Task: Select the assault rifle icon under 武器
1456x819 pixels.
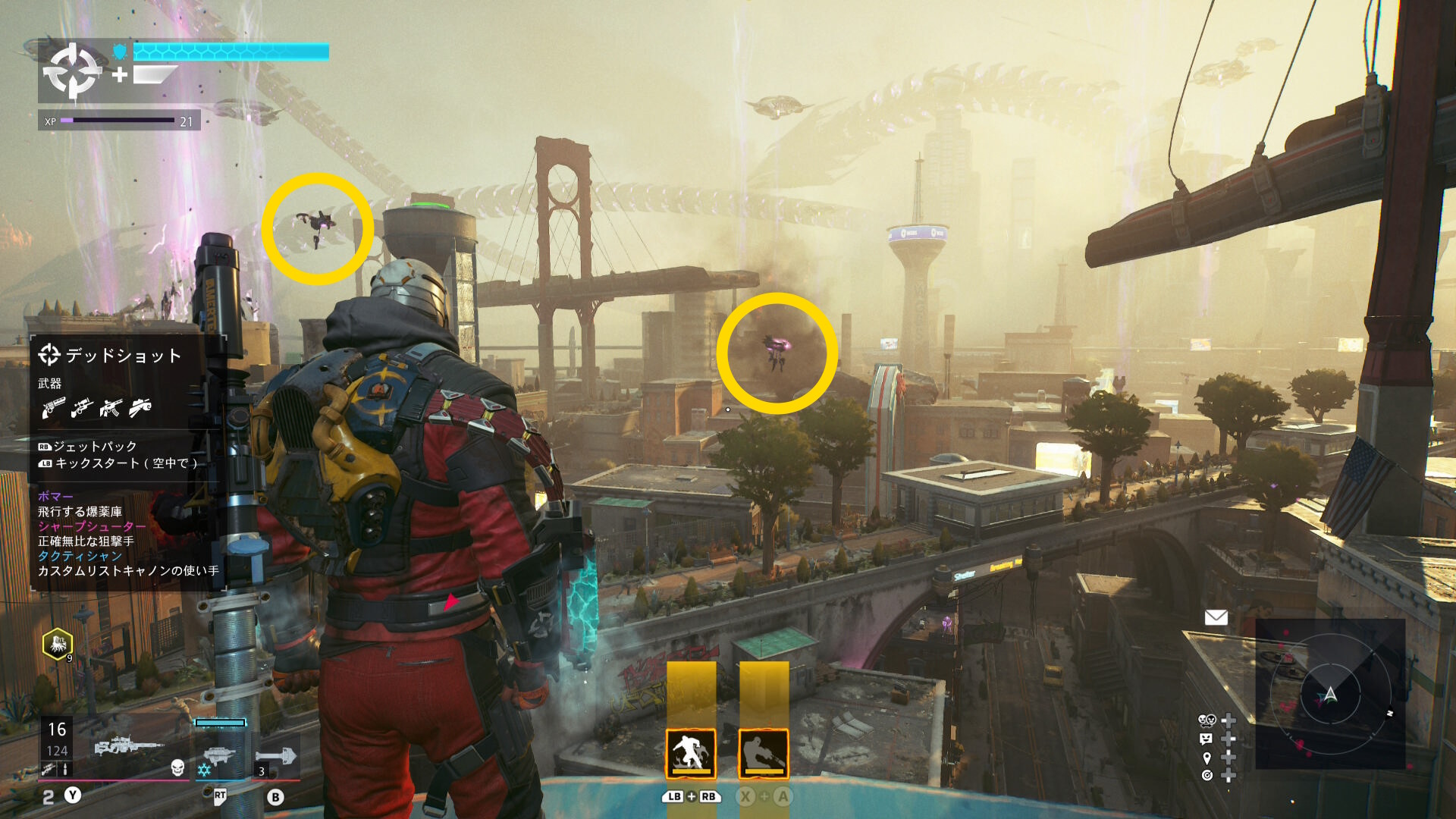Action: [x=111, y=408]
